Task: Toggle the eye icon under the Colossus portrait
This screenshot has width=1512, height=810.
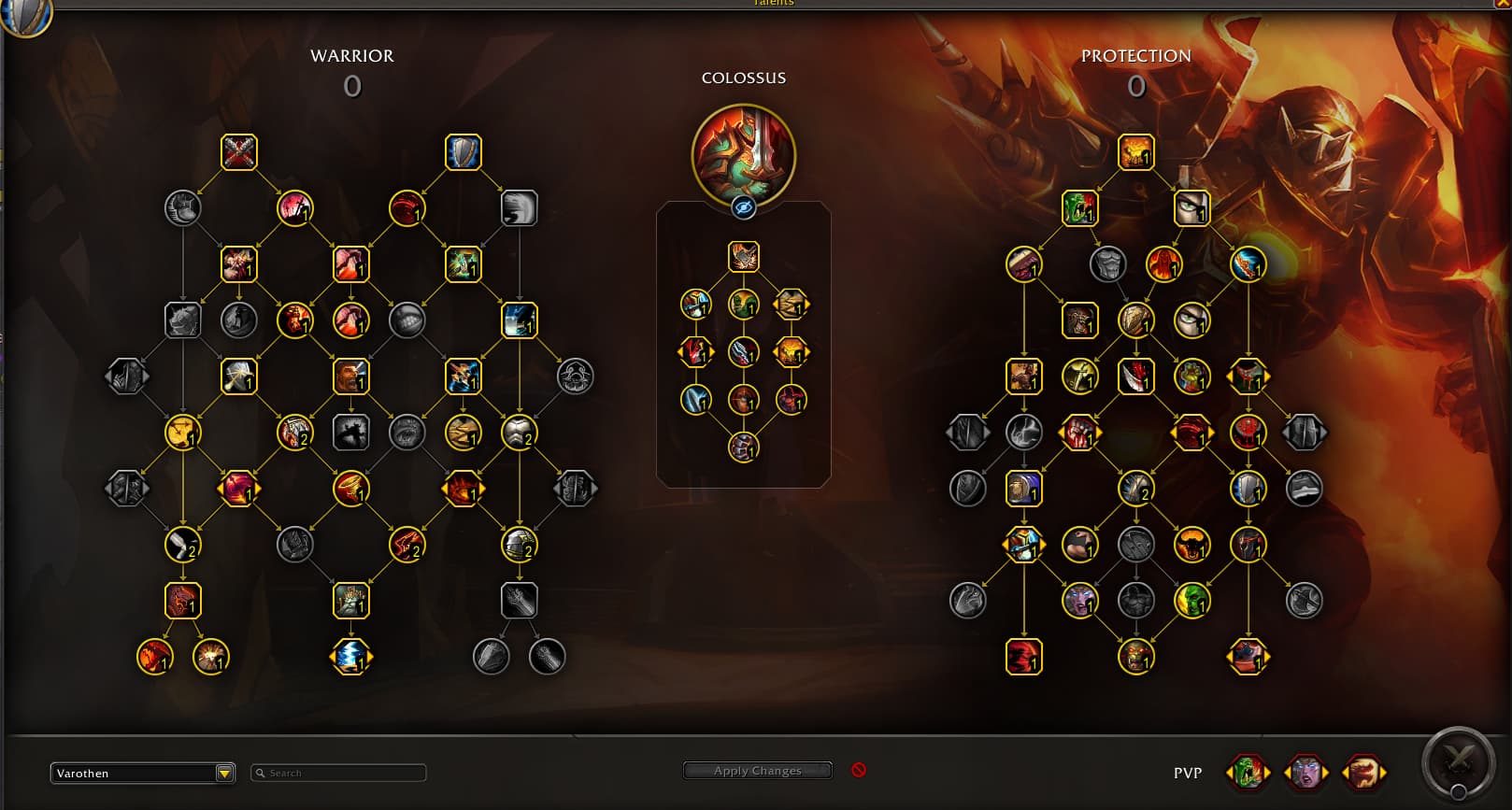Action: pyautogui.click(x=743, y=207)
